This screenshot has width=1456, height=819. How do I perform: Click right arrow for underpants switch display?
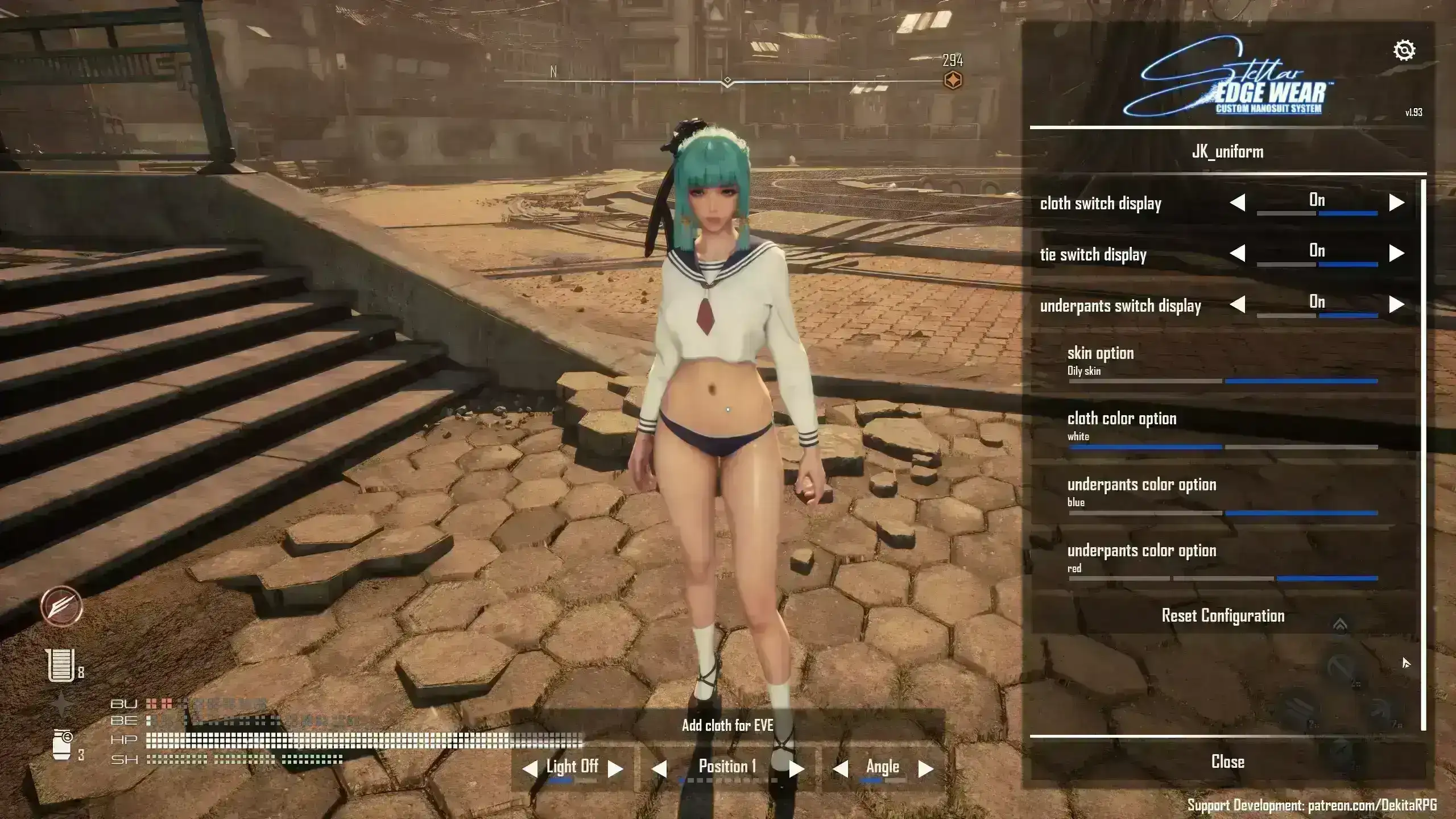(1396, 304)
